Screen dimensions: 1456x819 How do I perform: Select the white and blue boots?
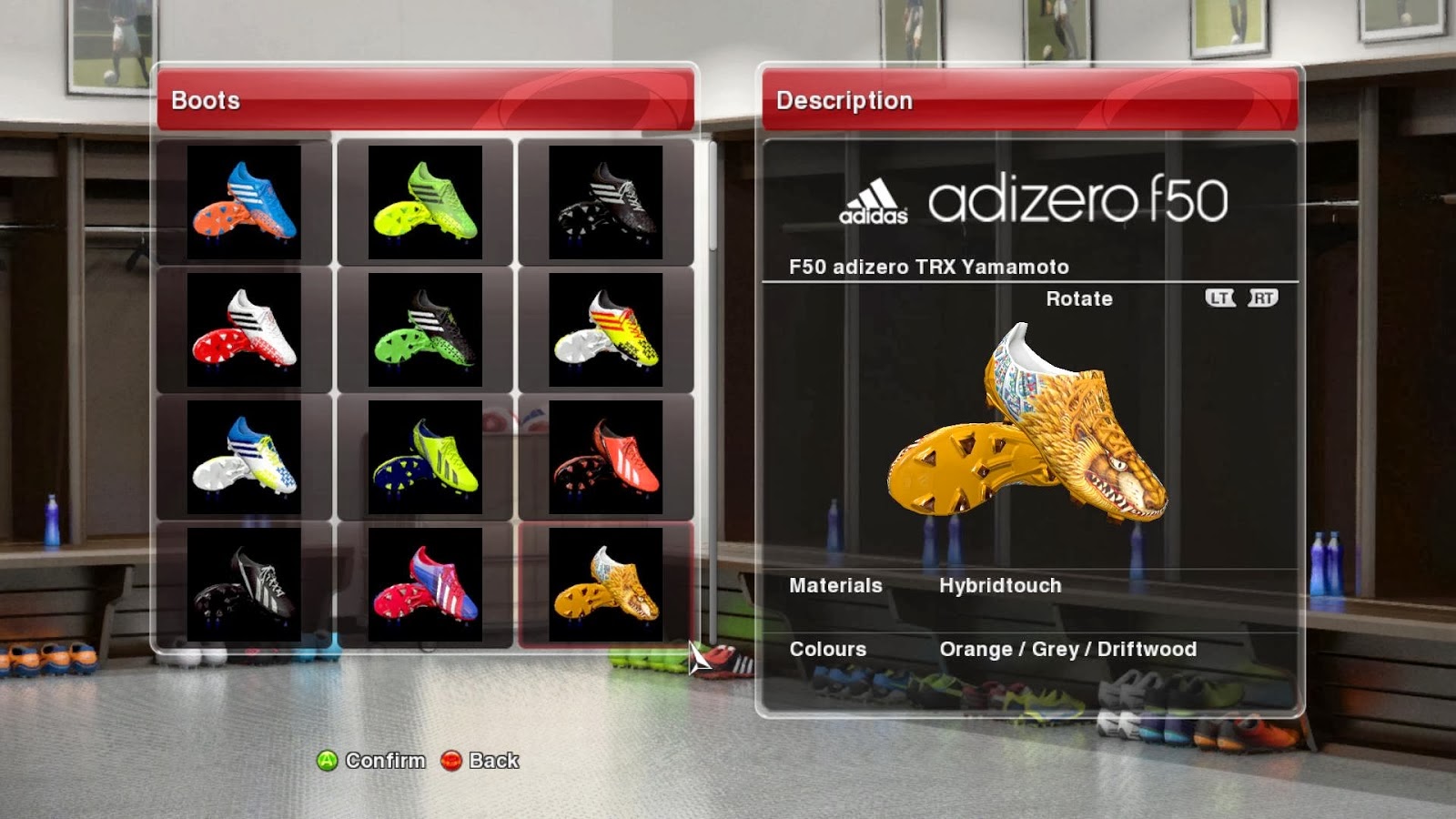tap(249, 459)
